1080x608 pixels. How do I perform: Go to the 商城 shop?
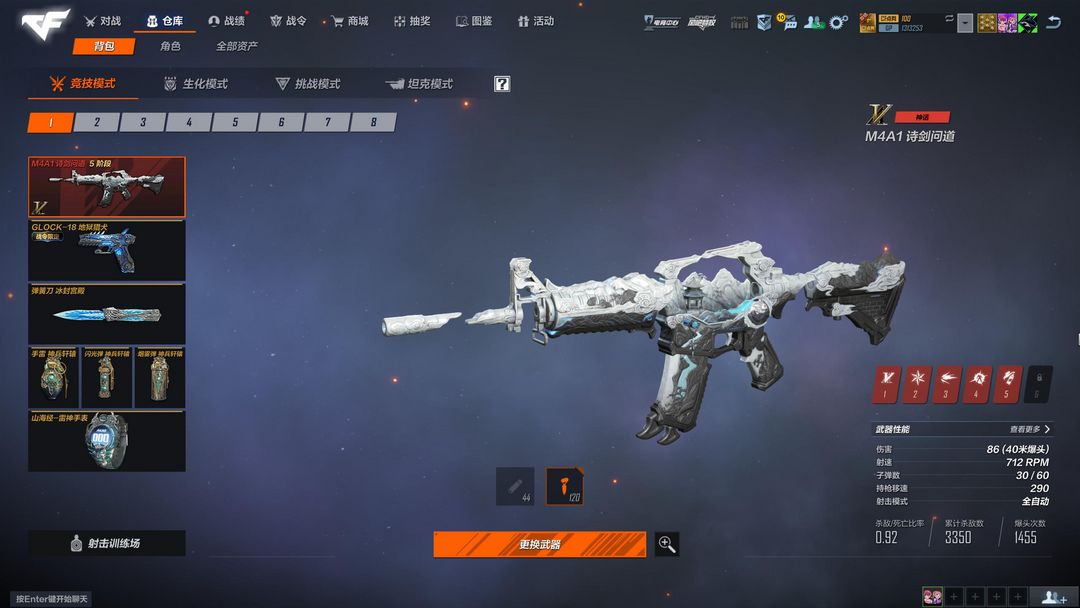[x=350, y=21]
